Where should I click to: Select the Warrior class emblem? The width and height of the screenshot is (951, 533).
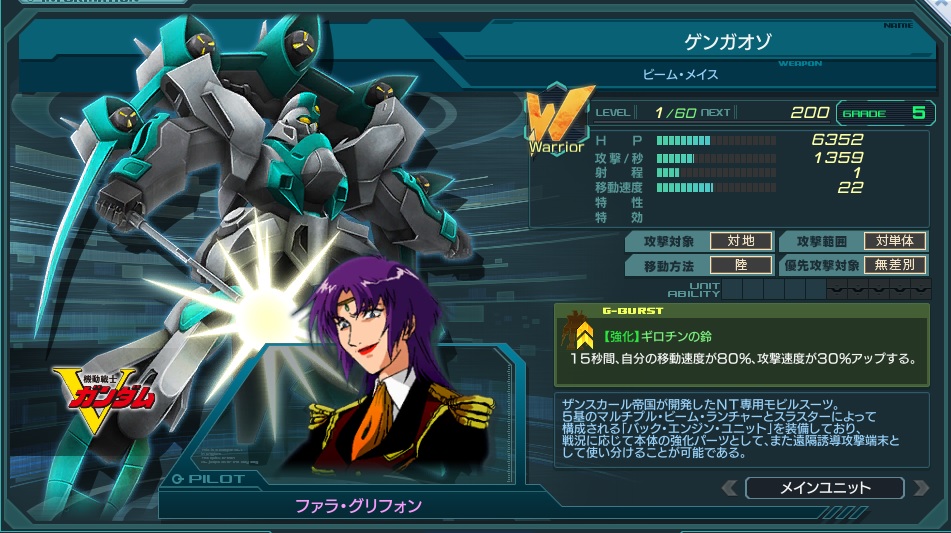(556, 126)
